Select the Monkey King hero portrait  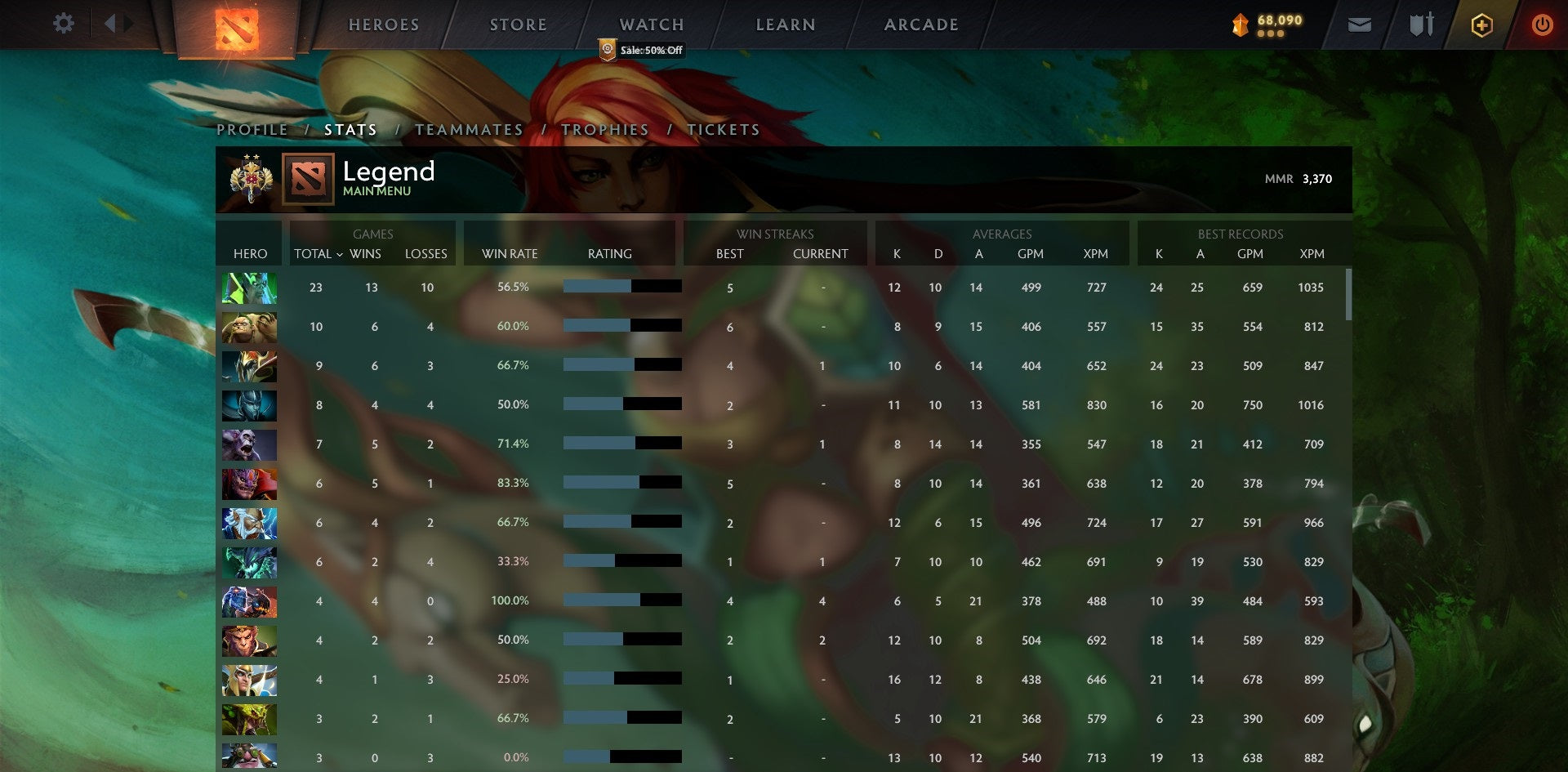pos(249,640)
